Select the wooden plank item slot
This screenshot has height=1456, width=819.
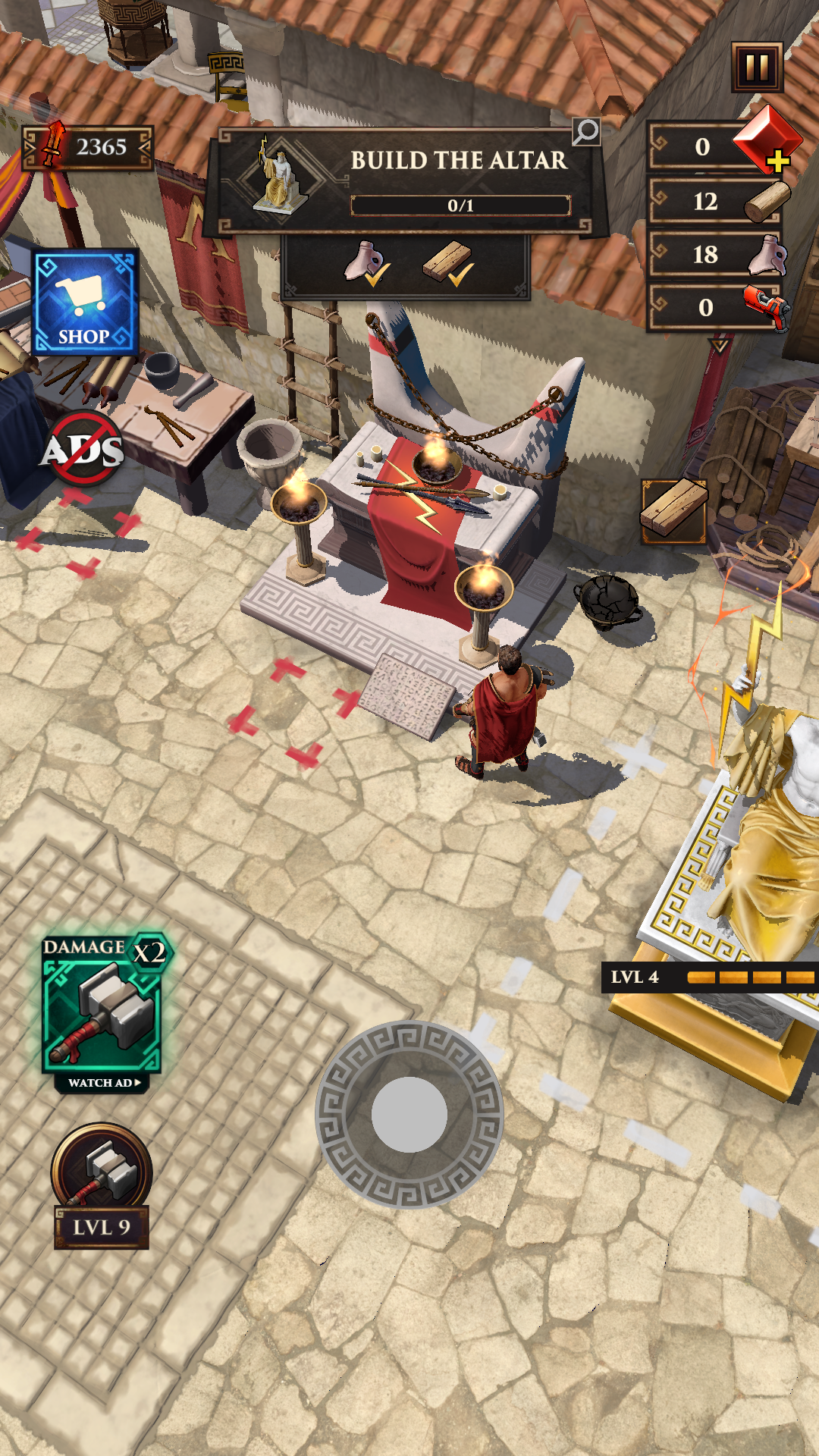click(673, 510)
